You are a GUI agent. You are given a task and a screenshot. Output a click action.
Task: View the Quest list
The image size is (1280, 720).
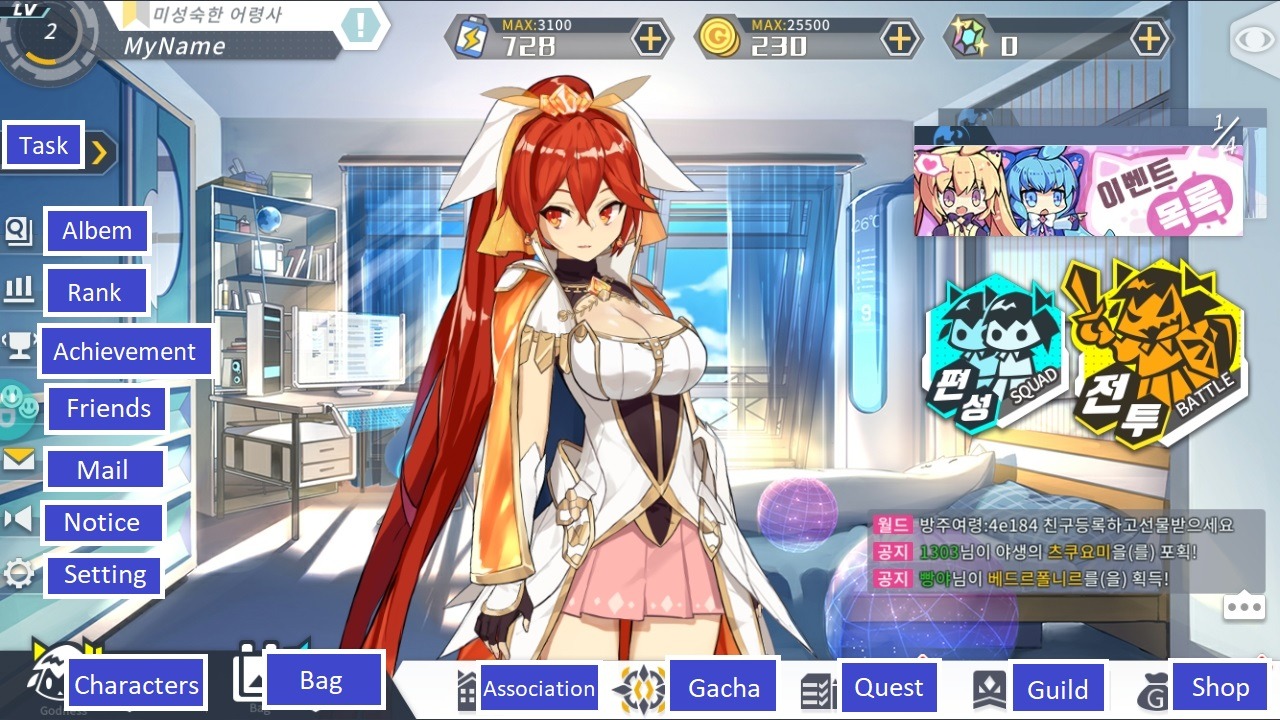(x=888, y=687)
